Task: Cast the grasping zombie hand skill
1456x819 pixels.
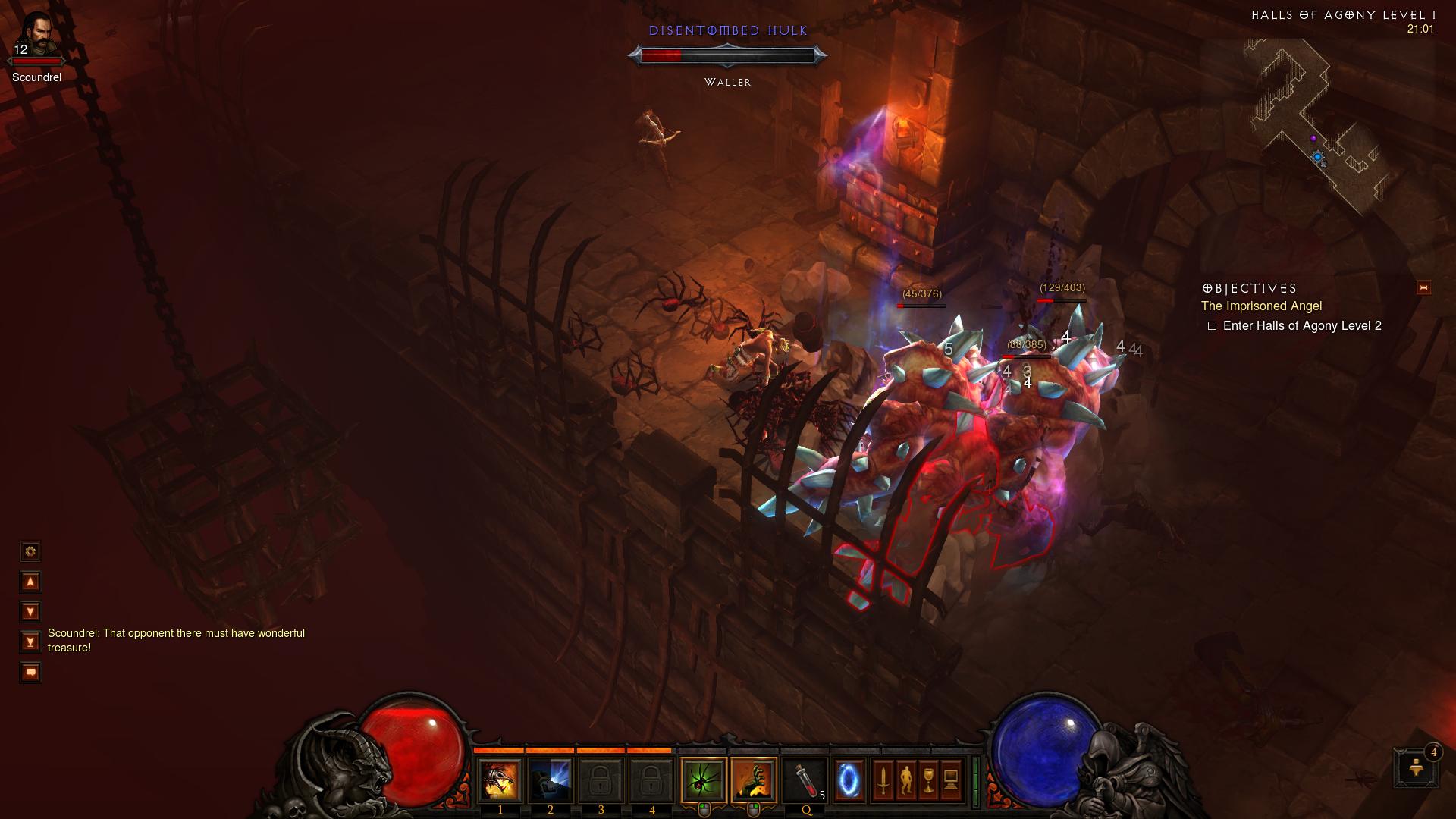Action: 754,780
